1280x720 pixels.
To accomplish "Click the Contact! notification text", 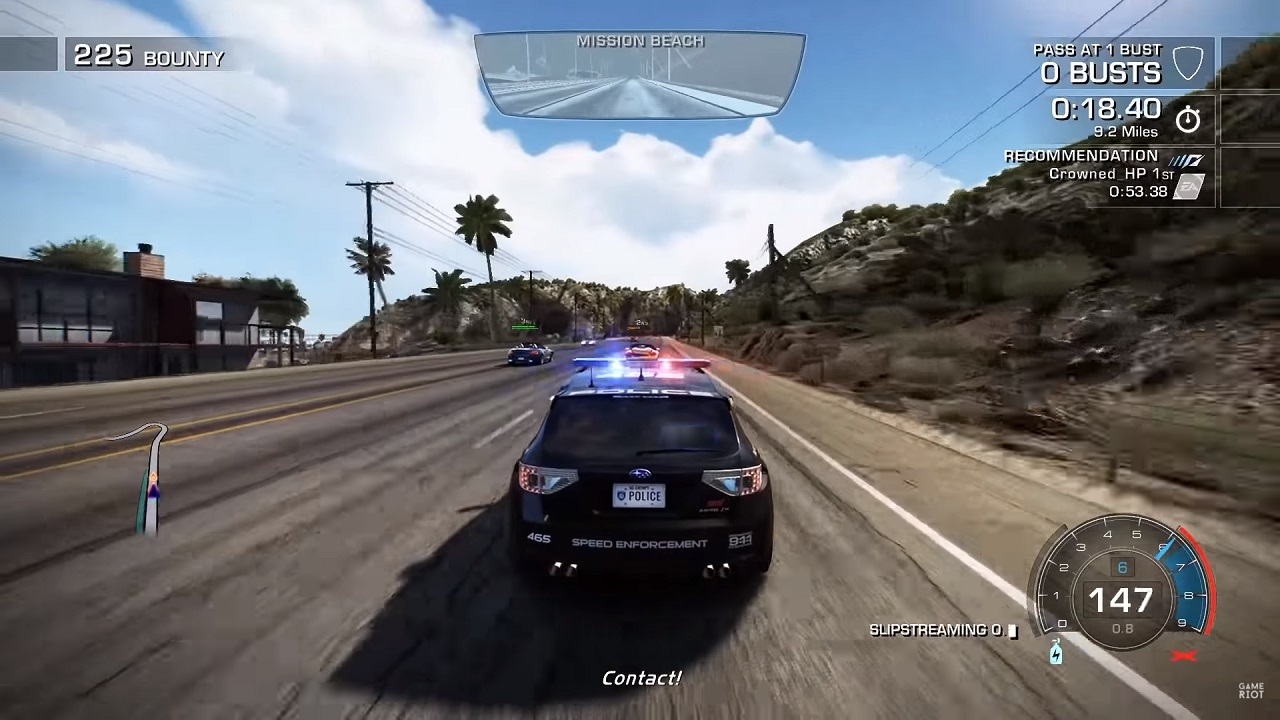I will pyautogui.click(x=640, y=677).
